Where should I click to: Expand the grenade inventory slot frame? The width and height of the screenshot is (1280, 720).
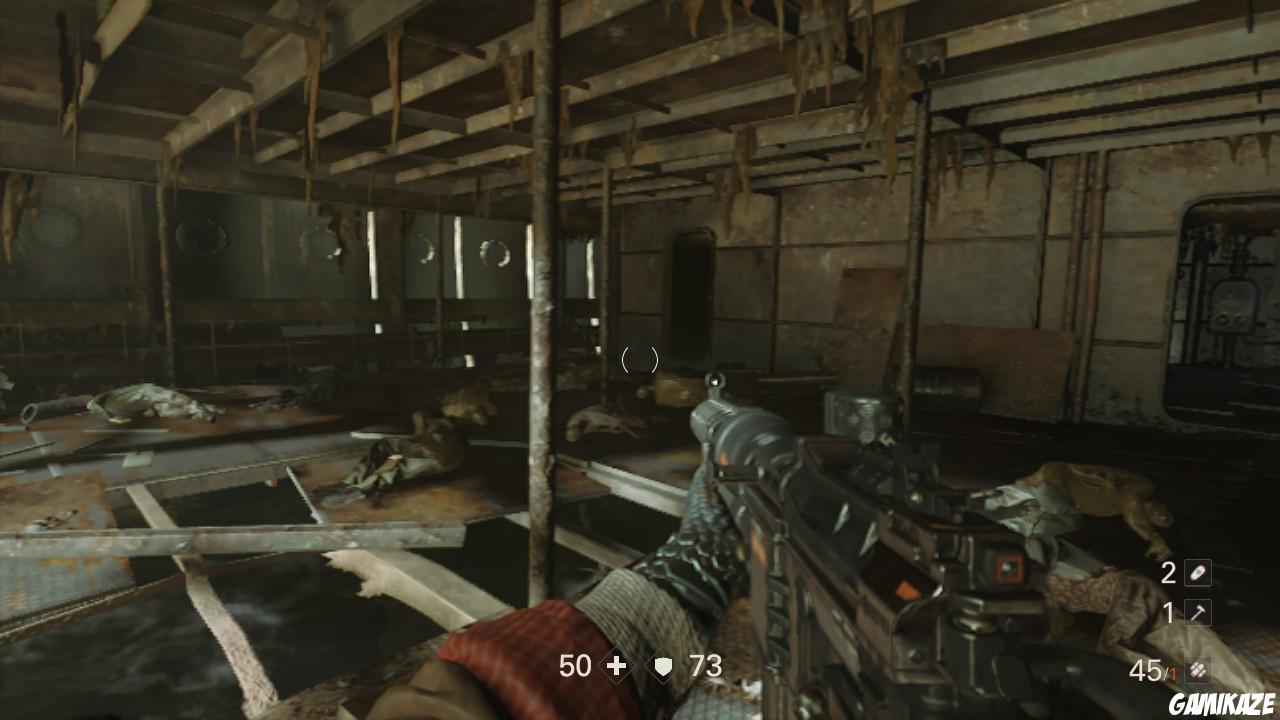(1198, 573)
